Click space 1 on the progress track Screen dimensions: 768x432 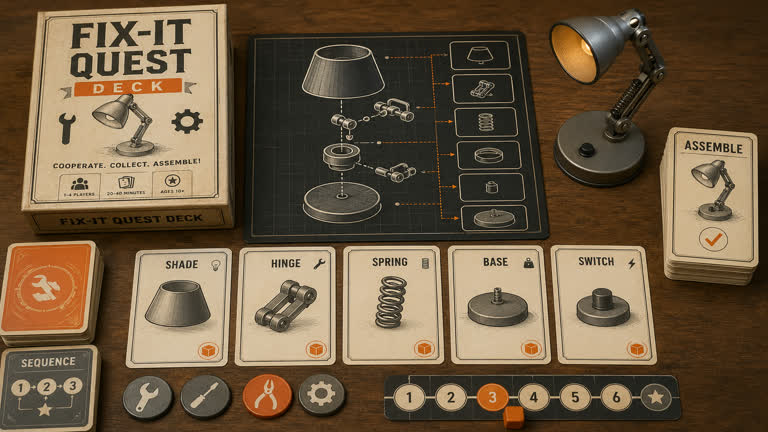coord(408,398)
